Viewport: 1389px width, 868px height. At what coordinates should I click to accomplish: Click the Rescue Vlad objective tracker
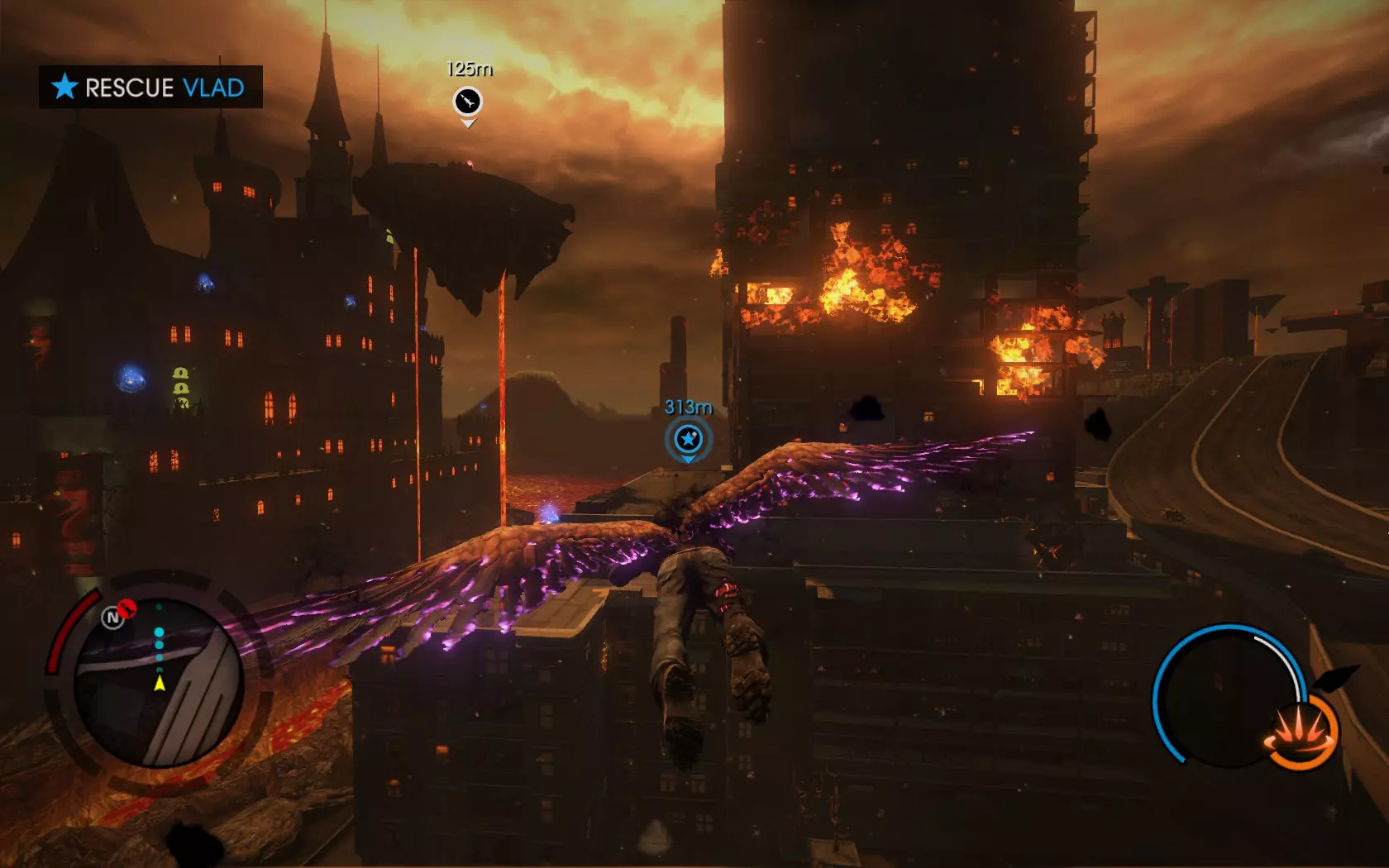click(150, 87)
